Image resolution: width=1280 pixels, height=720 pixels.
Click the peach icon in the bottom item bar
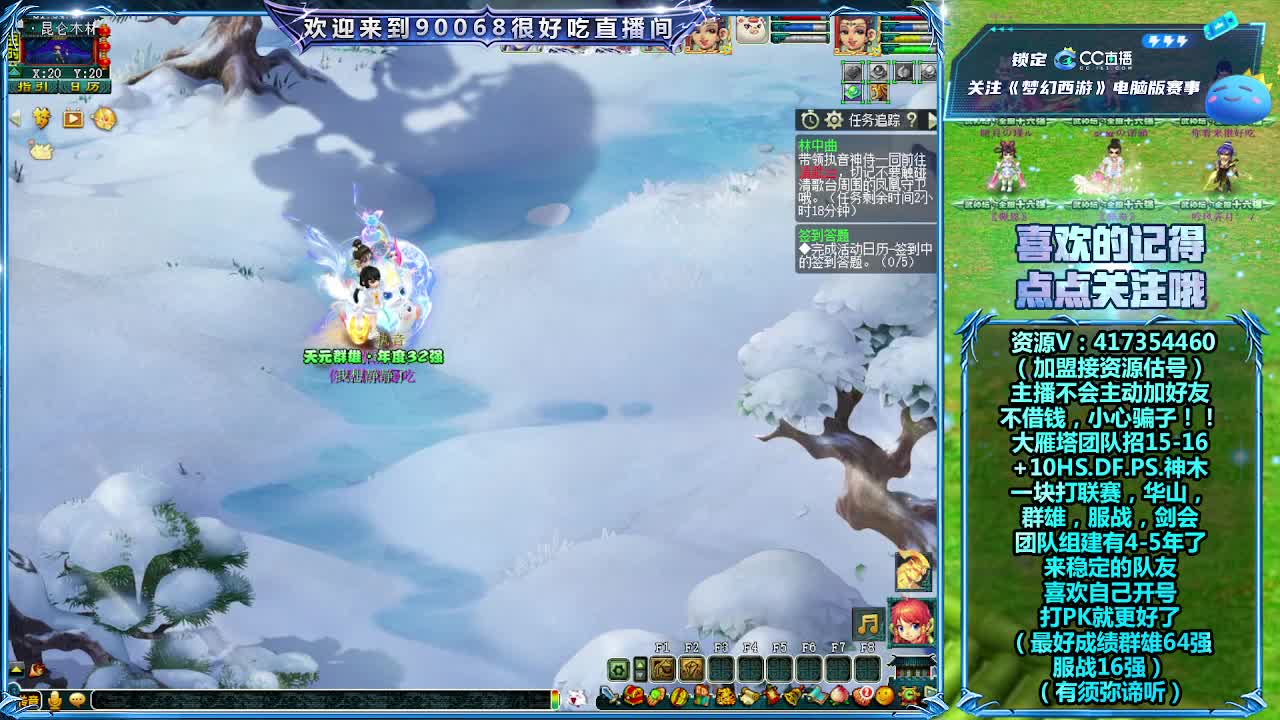click(x=839, y=695)
